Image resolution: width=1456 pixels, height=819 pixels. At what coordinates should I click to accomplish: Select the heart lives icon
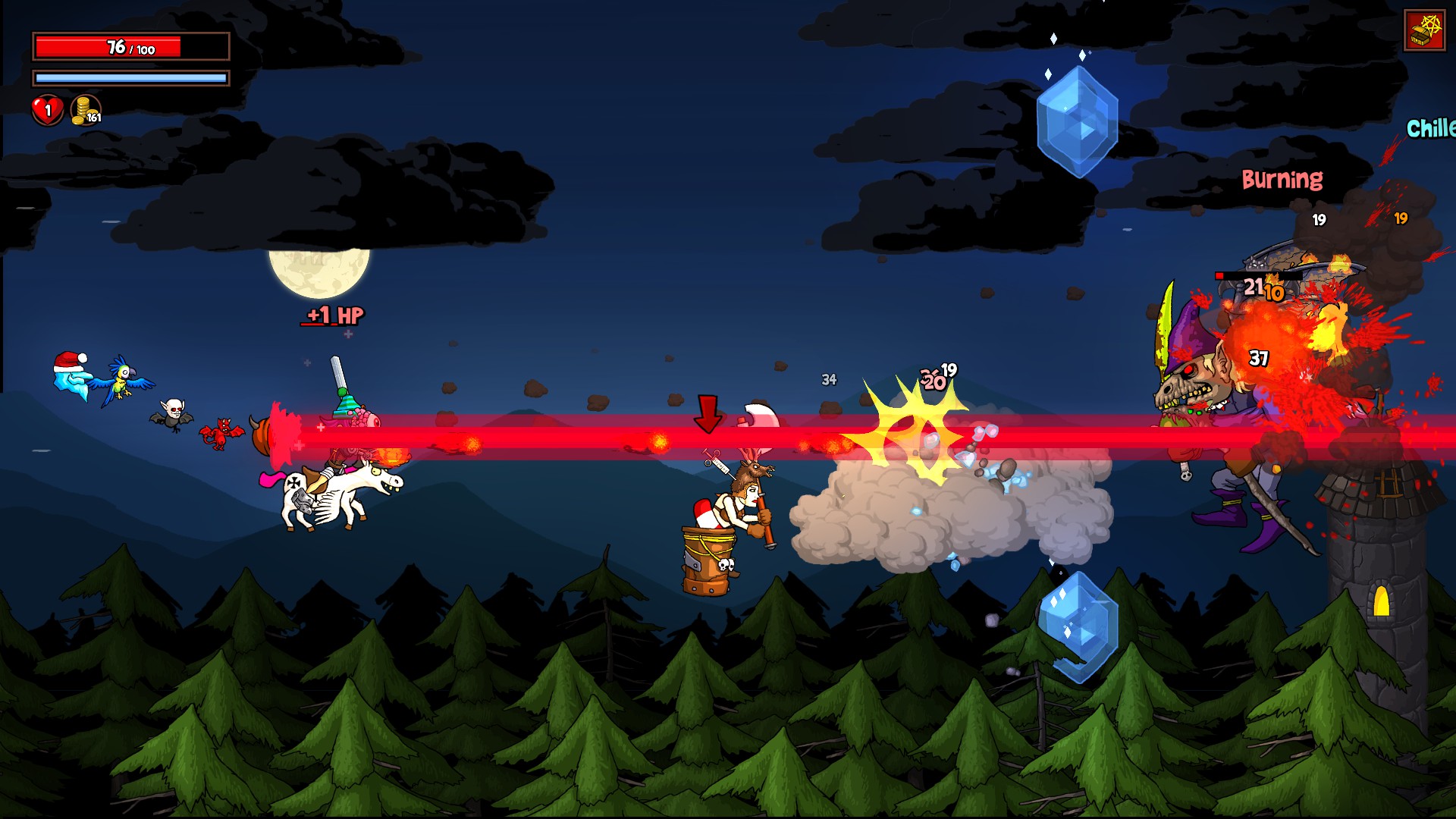point(45,111)
